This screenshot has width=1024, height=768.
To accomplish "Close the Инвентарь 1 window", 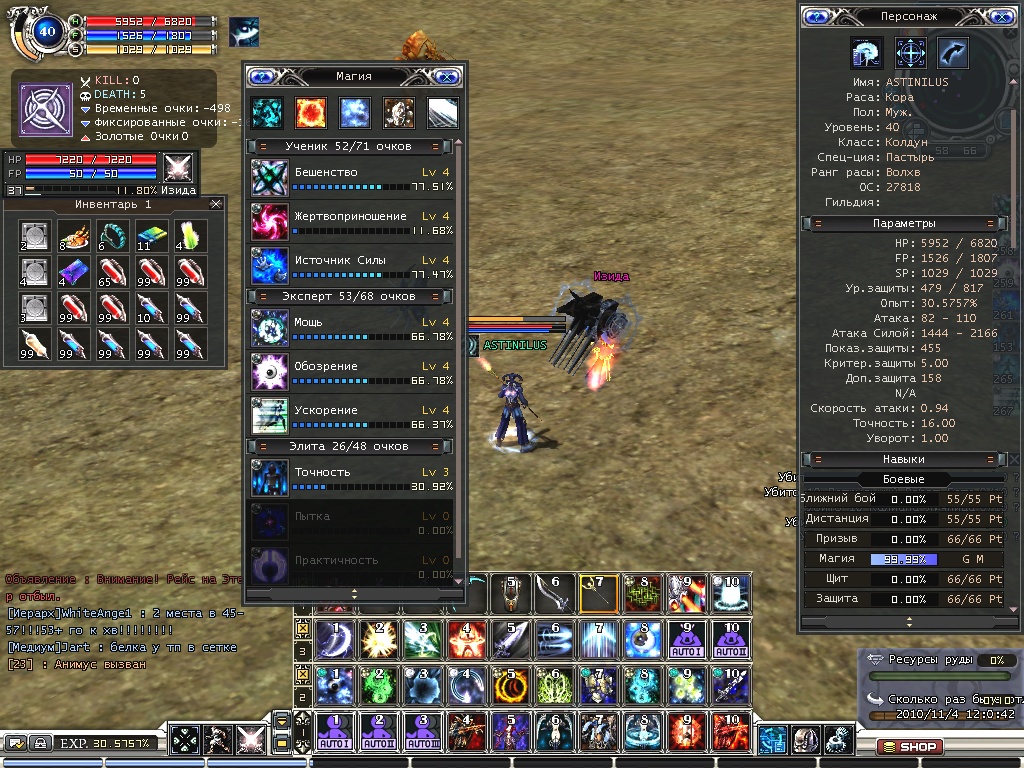I will pos(216,204).
